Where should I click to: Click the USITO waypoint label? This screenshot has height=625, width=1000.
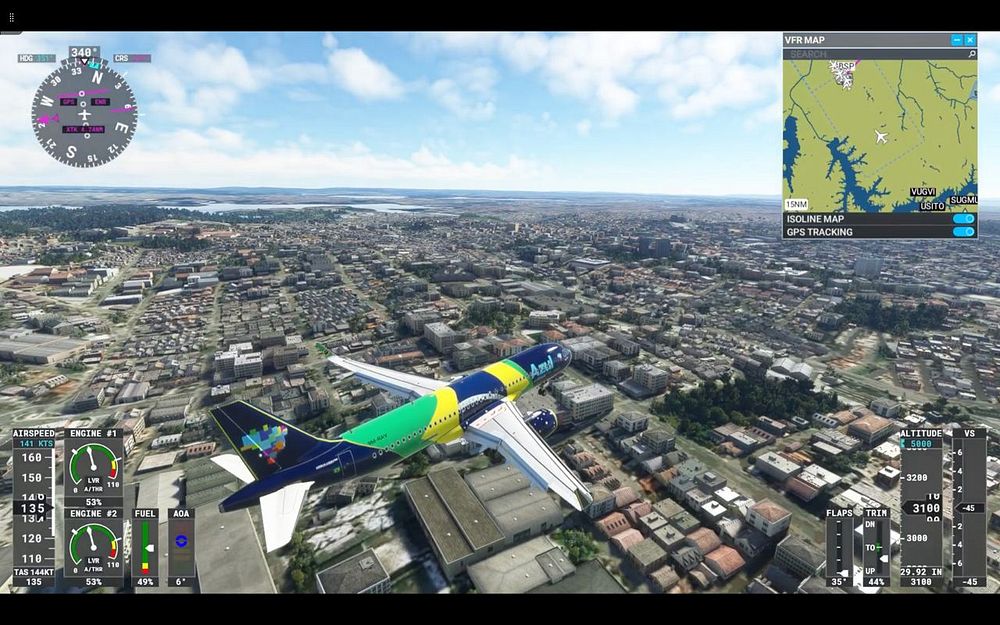tap(932, 206)
